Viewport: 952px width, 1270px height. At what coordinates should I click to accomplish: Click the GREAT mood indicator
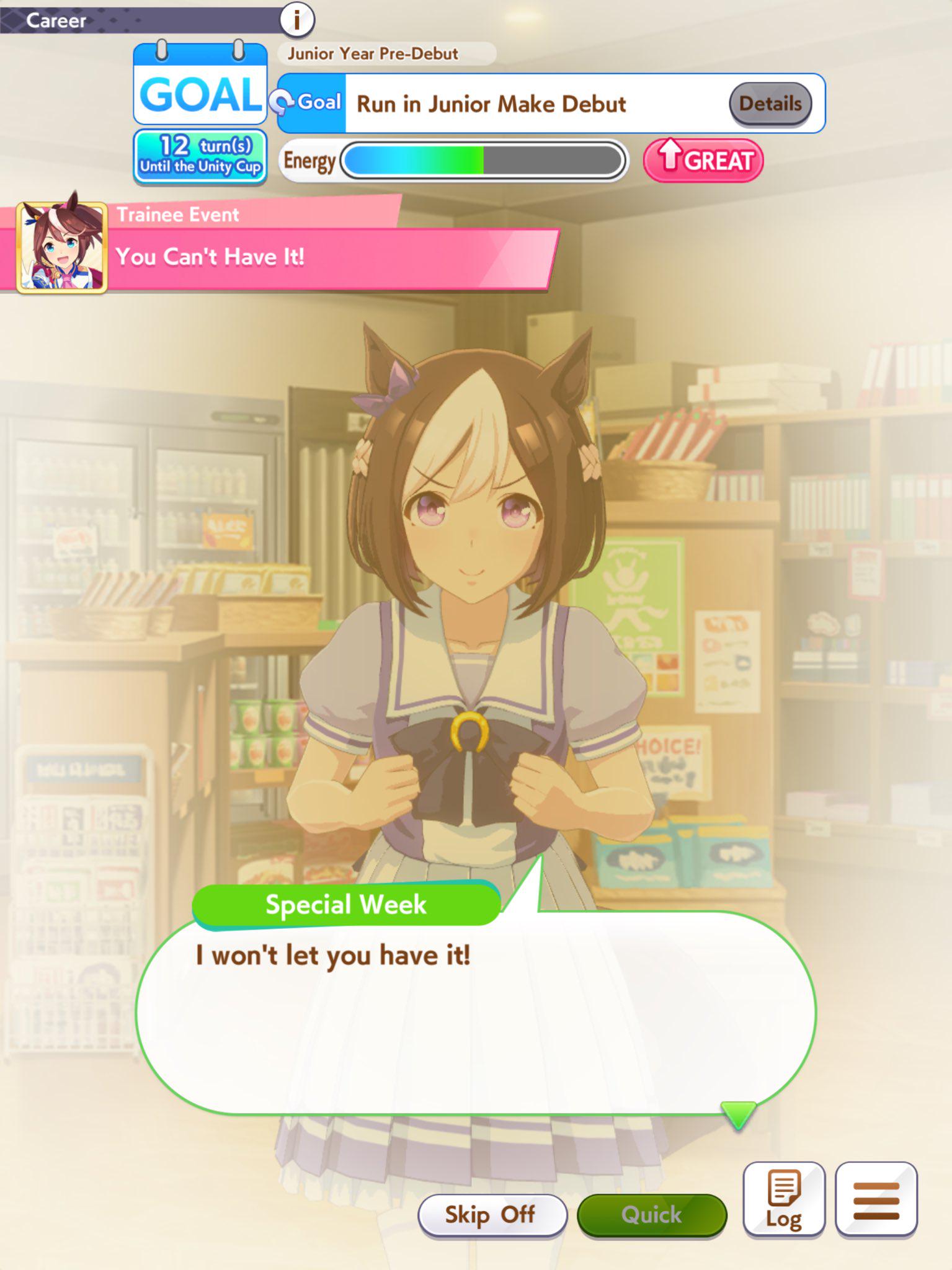point(703,161)
